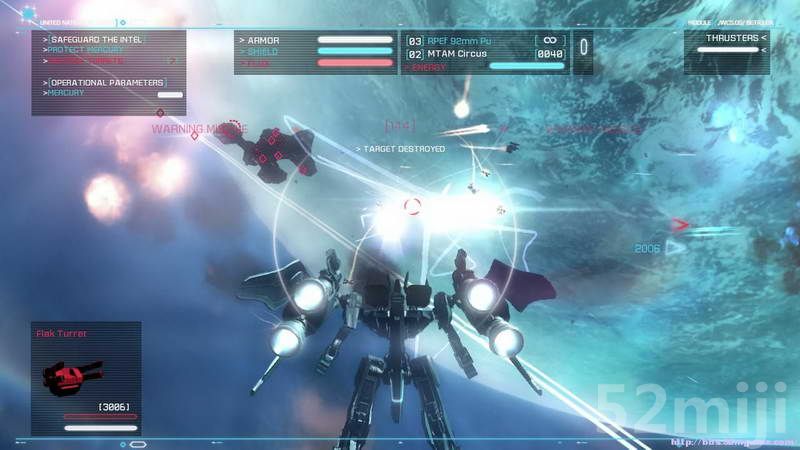Click the Flak Turret target portrait
Image resolution: width=800 pixels, height=450 pixels.
click(74, 378)
